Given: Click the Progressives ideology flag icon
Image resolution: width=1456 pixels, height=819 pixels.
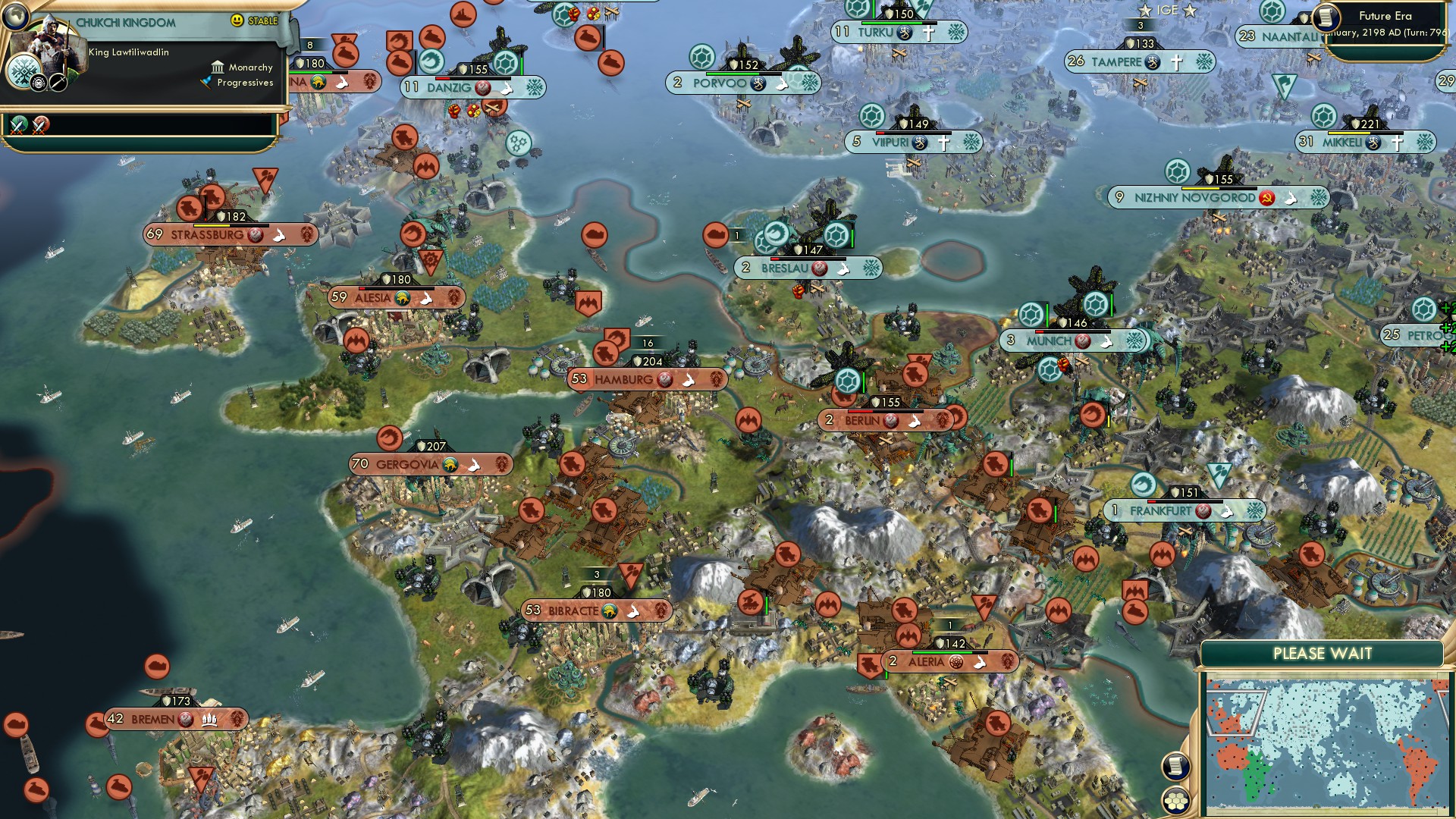Looking at the screenshot, I should coord(206,82).
